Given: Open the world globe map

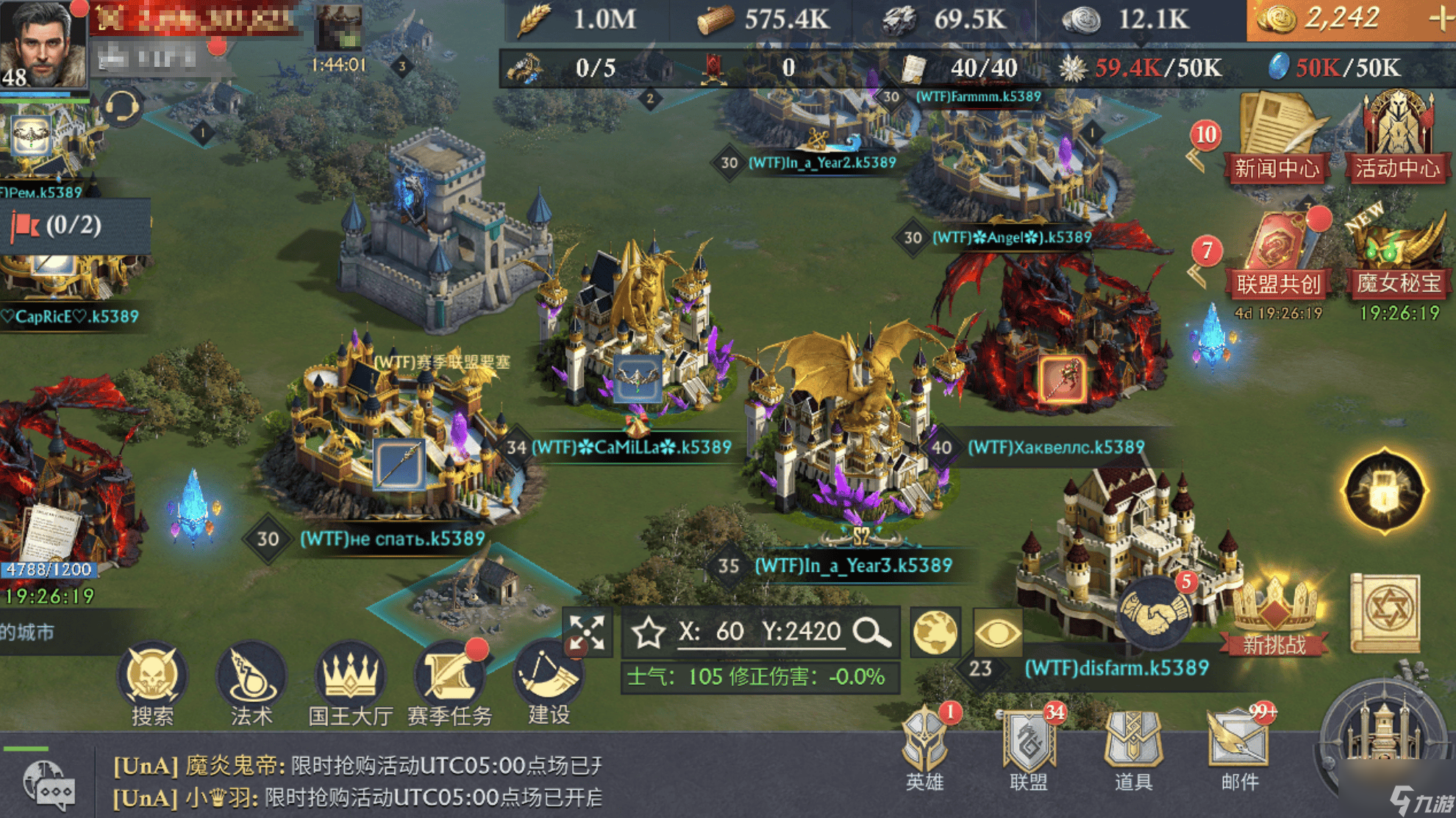Looking at the screenshot, I should coord(935,632).
